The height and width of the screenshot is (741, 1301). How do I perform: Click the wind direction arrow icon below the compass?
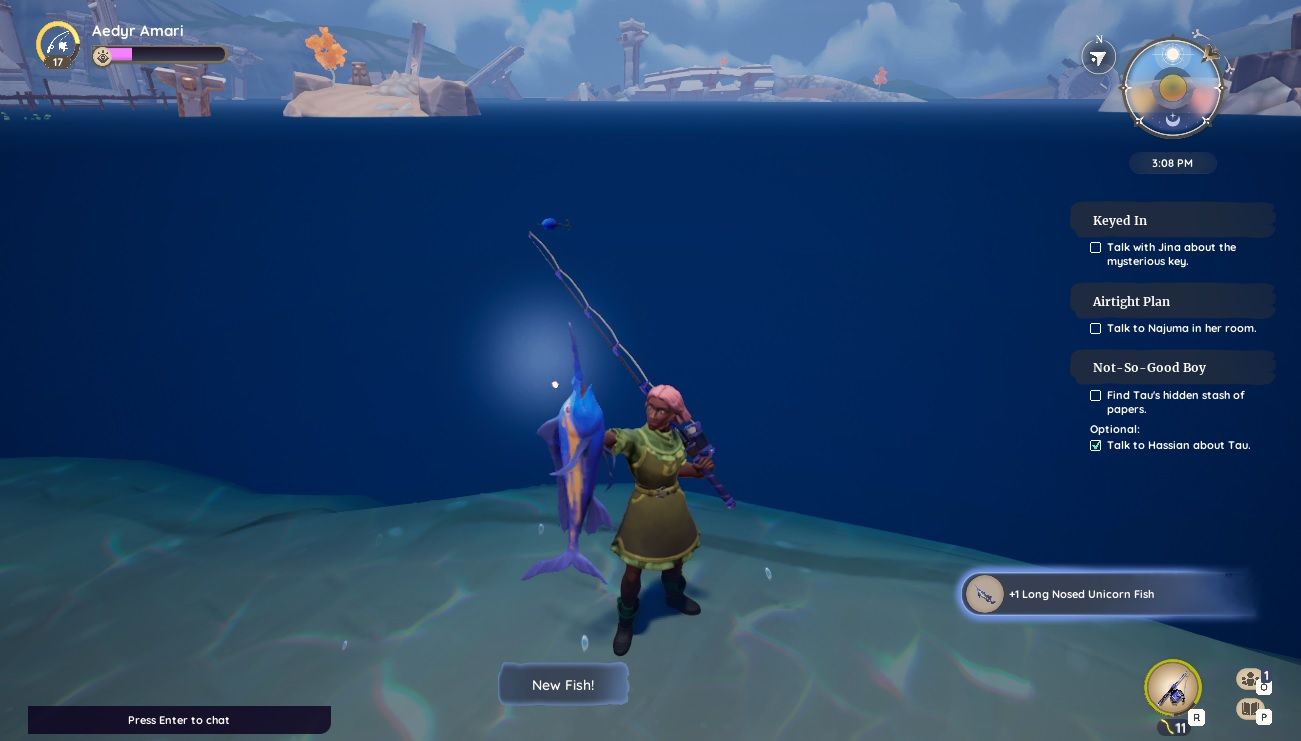tap(1099, 56)
